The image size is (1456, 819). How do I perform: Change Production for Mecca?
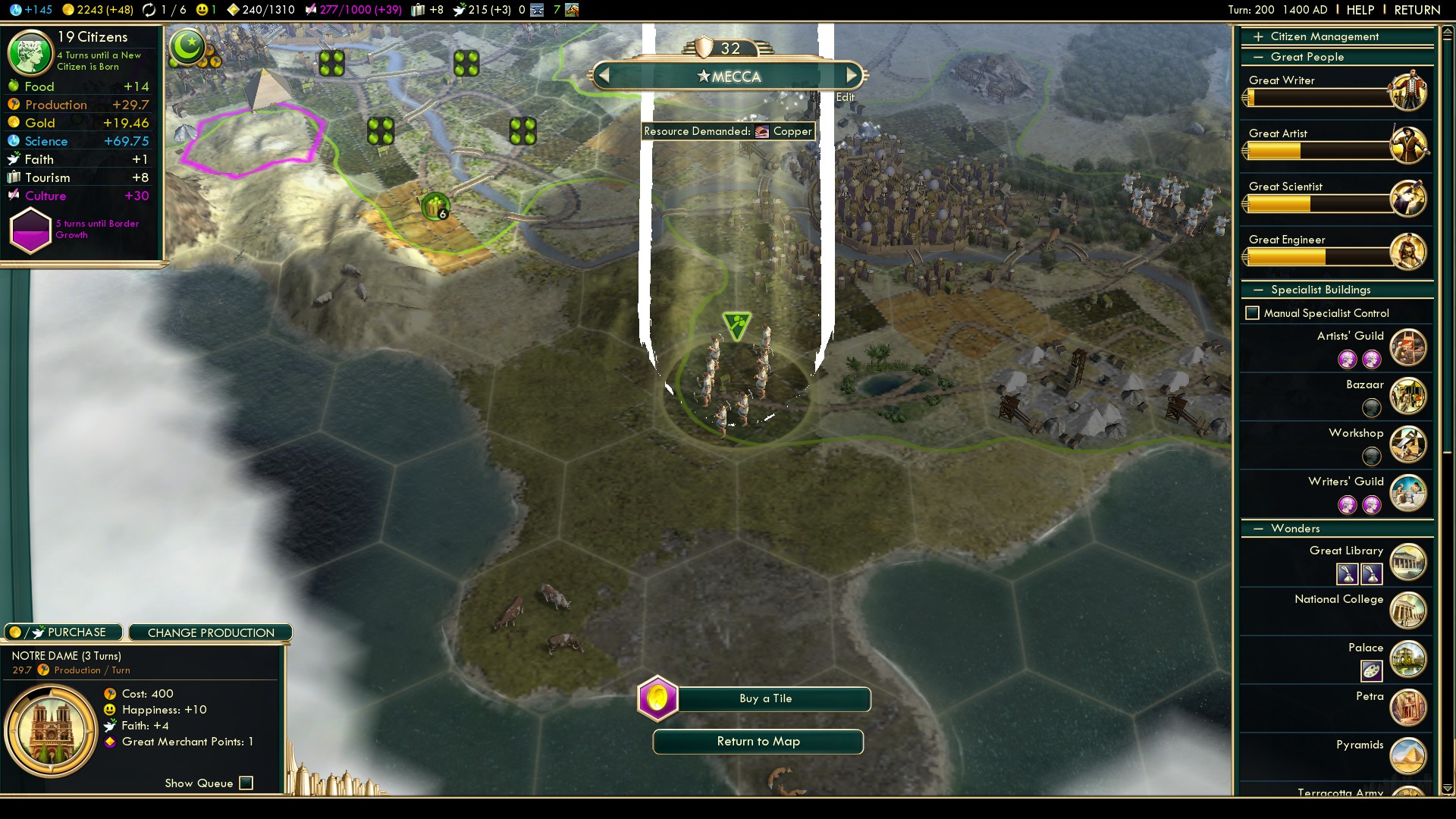211,632
